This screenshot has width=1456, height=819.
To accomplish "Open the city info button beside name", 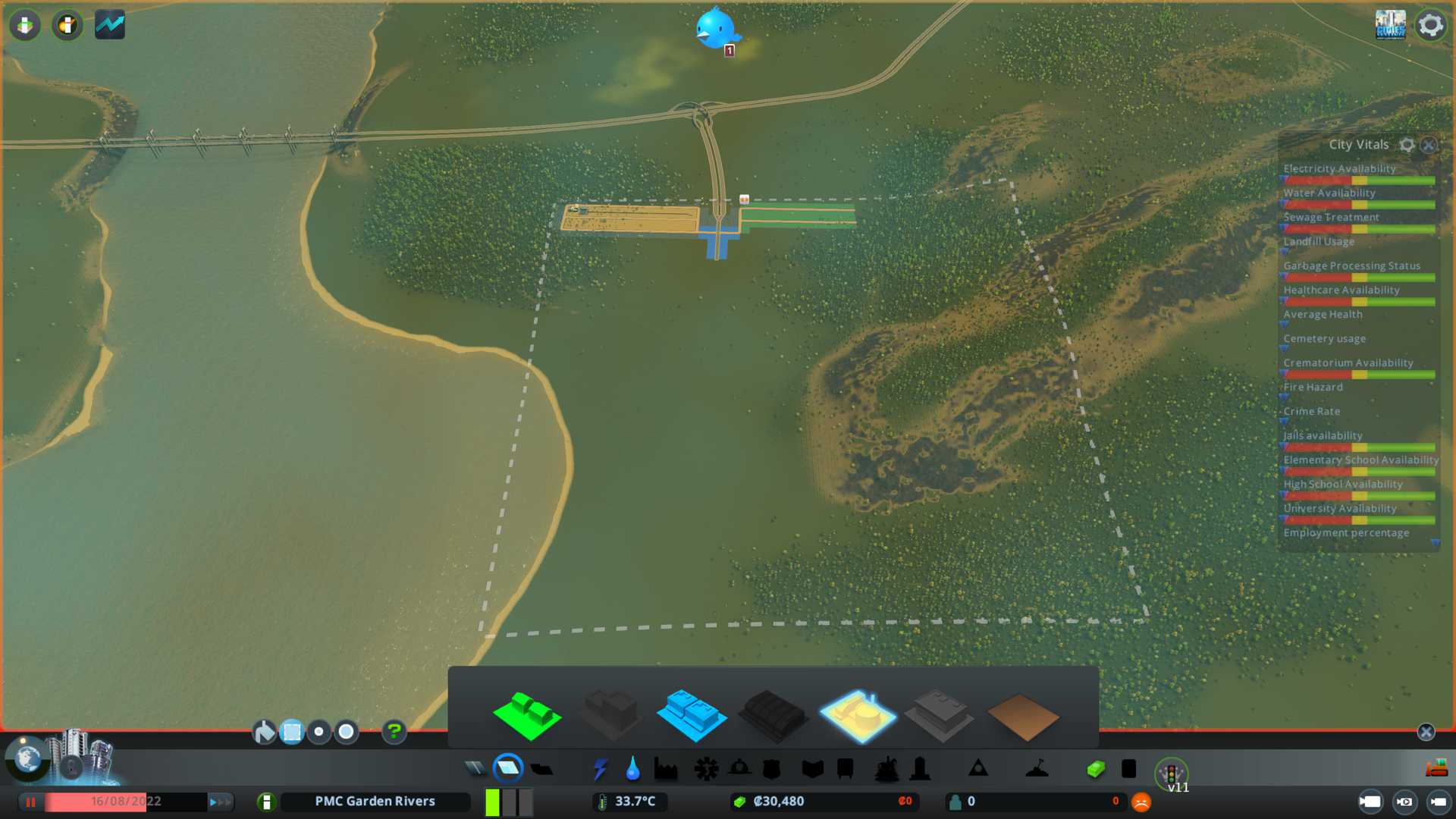I will [x=266, y=802].
